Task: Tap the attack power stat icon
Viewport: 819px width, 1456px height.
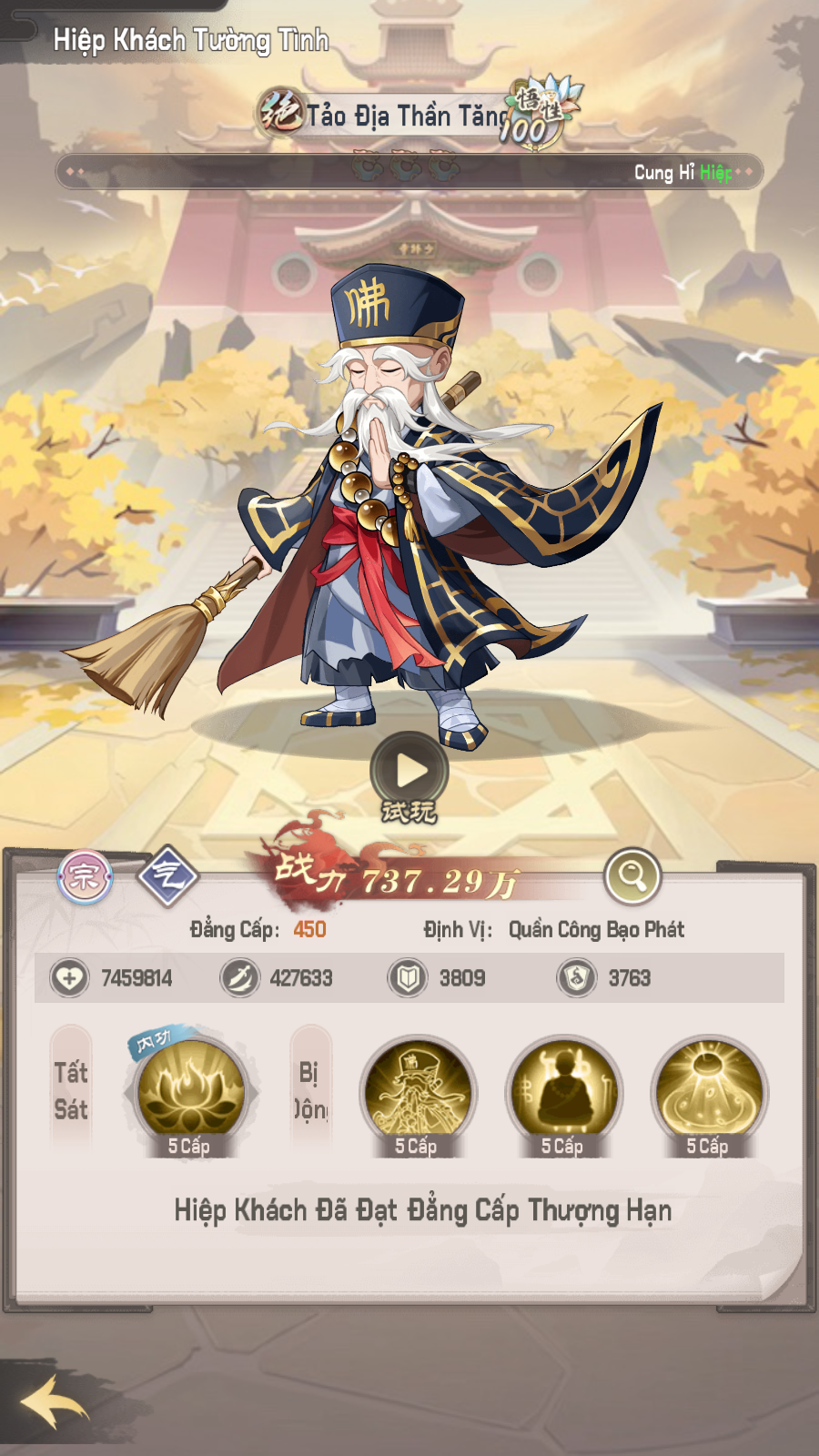Action: coord(240,978)
